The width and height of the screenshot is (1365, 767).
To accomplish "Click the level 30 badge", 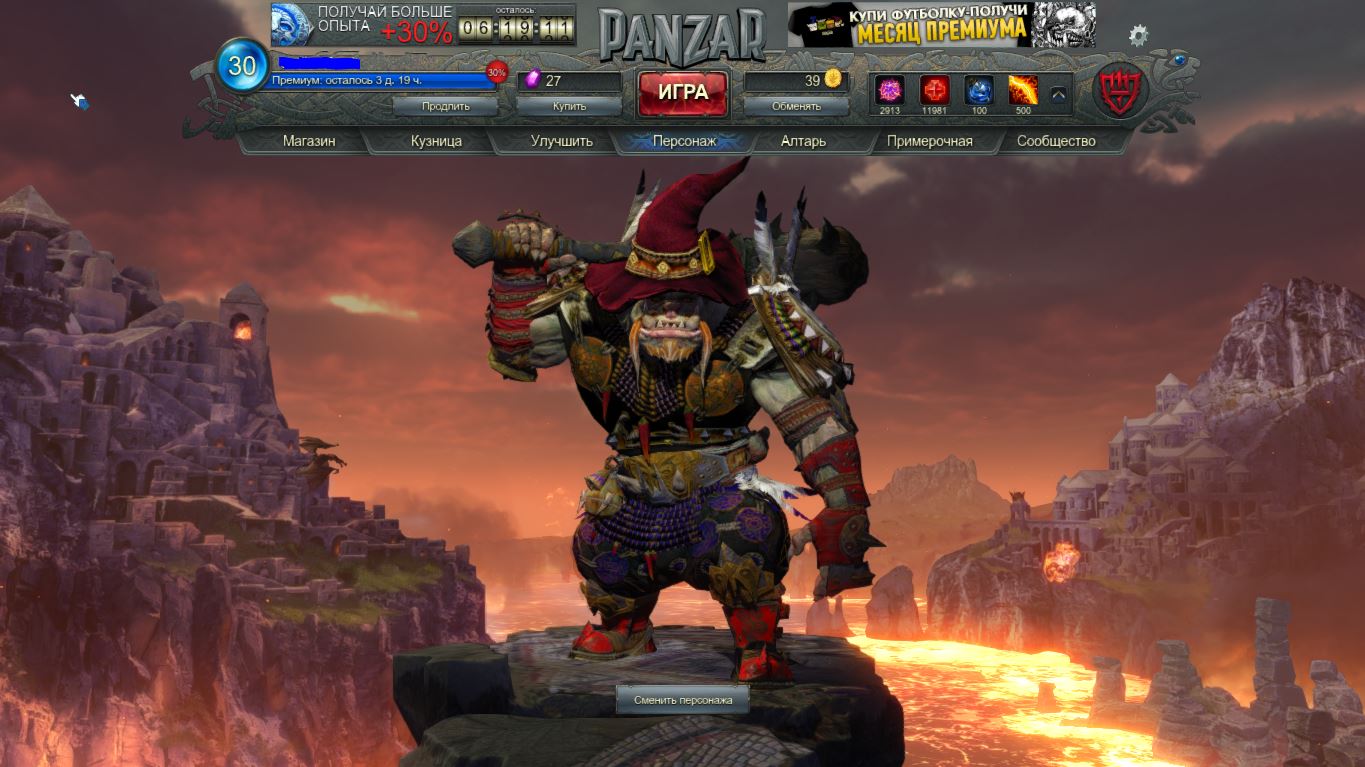I will [242, 66].
